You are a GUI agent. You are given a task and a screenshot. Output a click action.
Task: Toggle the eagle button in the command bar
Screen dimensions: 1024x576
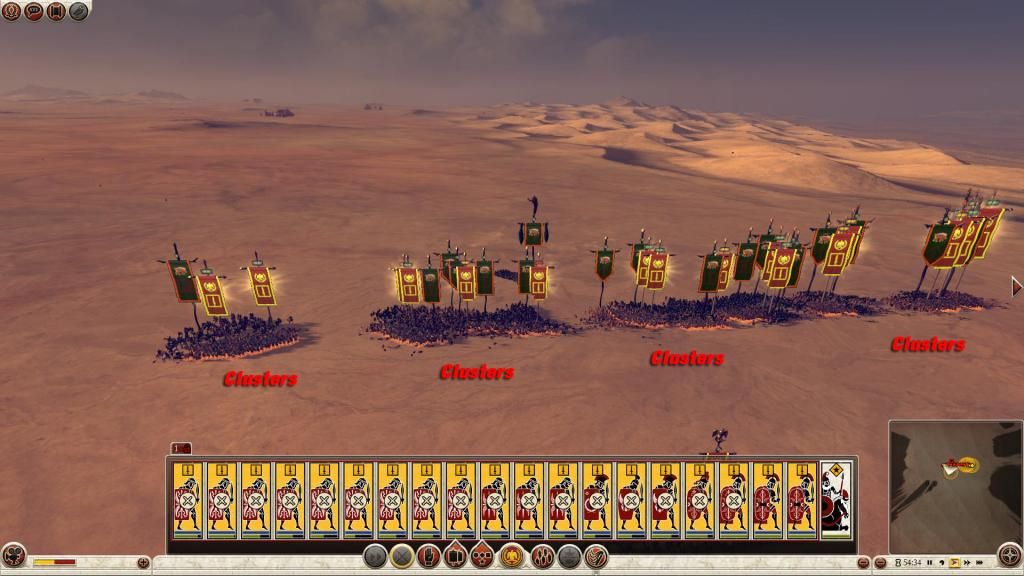coord(513,558)
